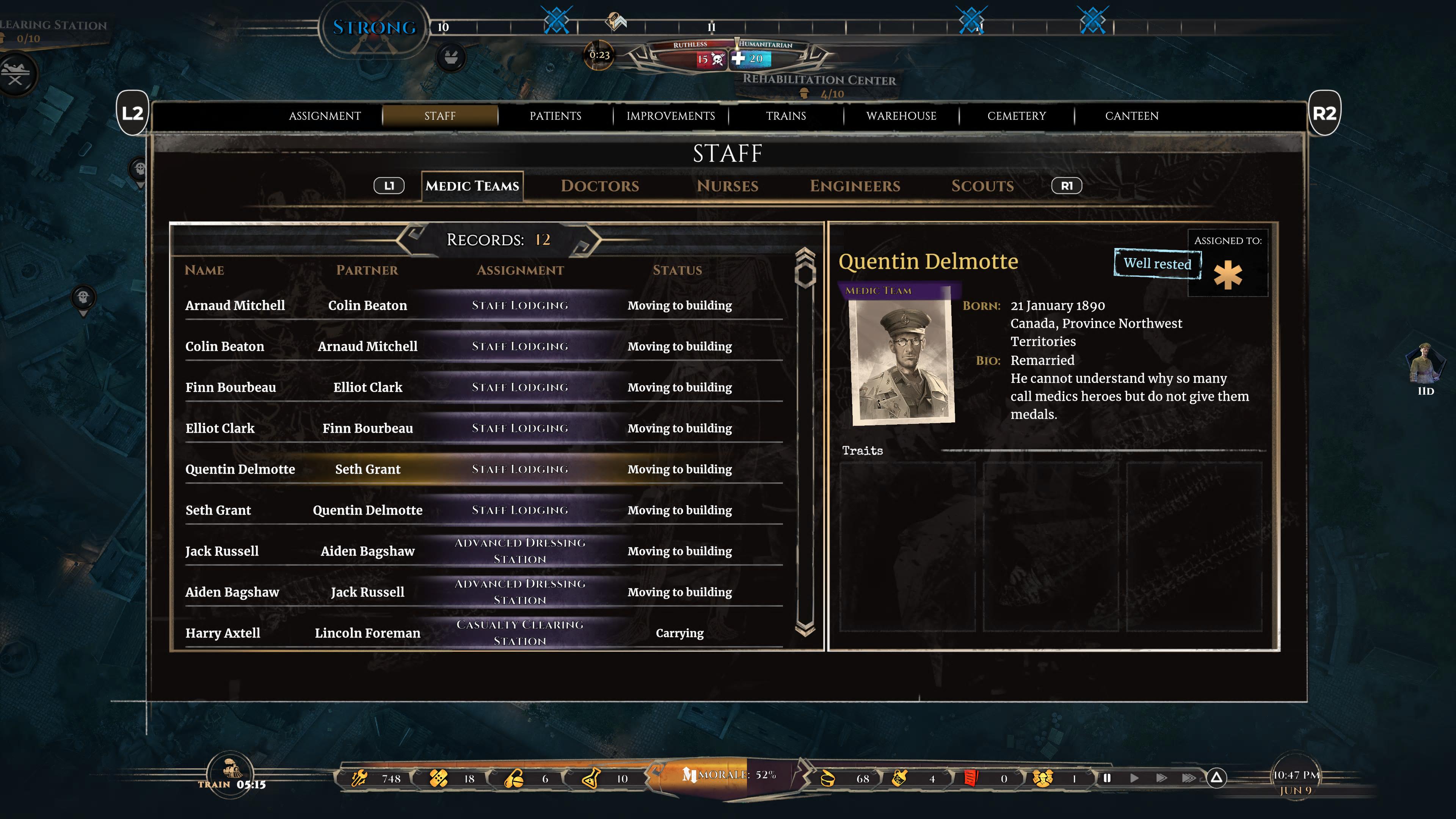Select the Doctors staff category

point(600,186)
